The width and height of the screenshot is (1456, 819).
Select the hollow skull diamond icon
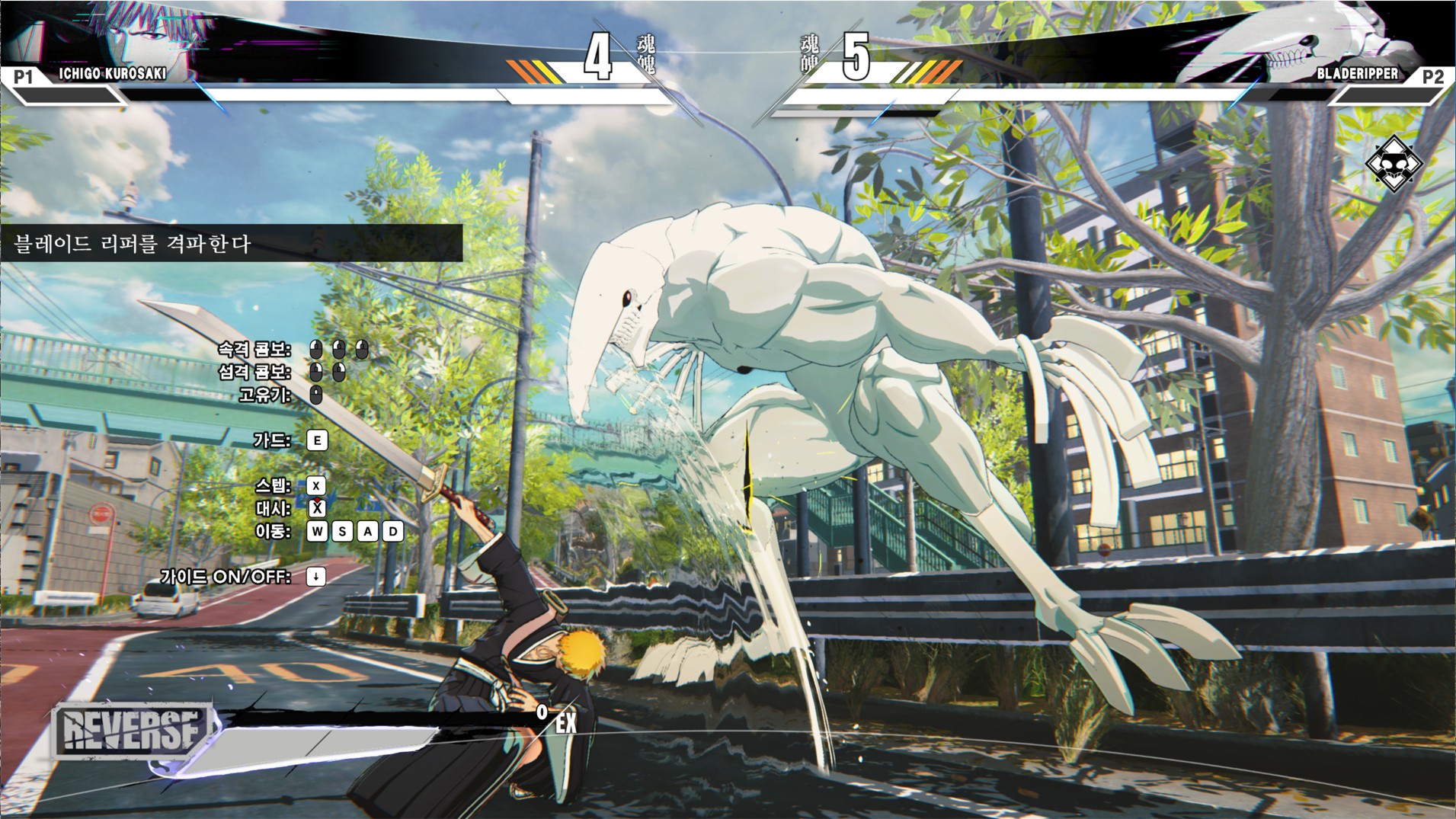tap(1394, 163)
